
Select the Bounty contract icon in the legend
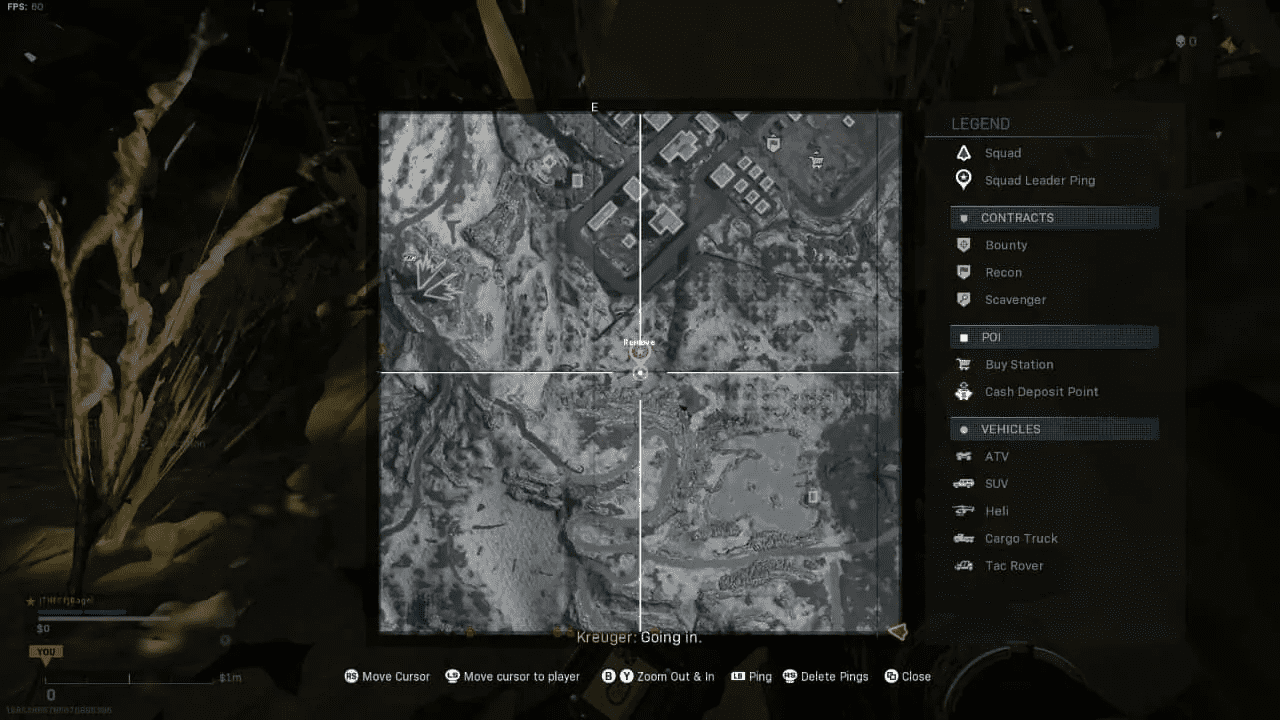click(x=963, y=245)
